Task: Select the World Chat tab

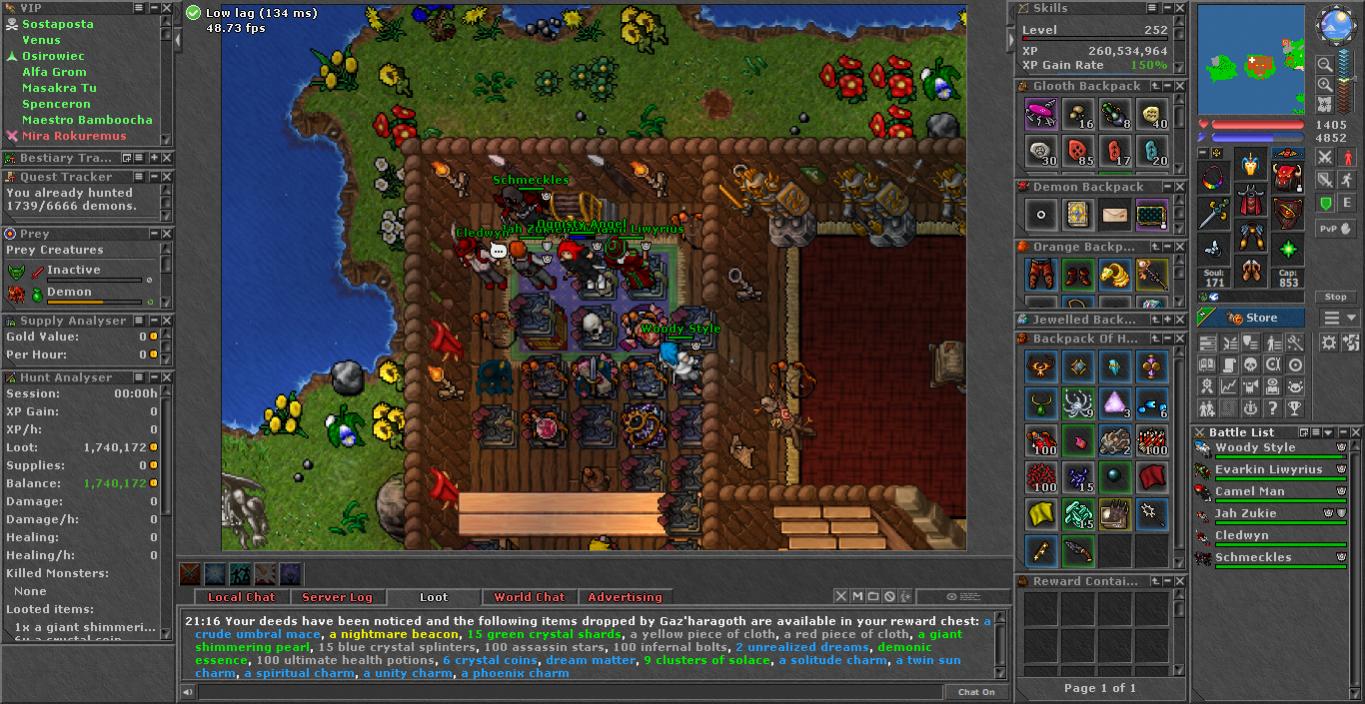Action: 529,597
